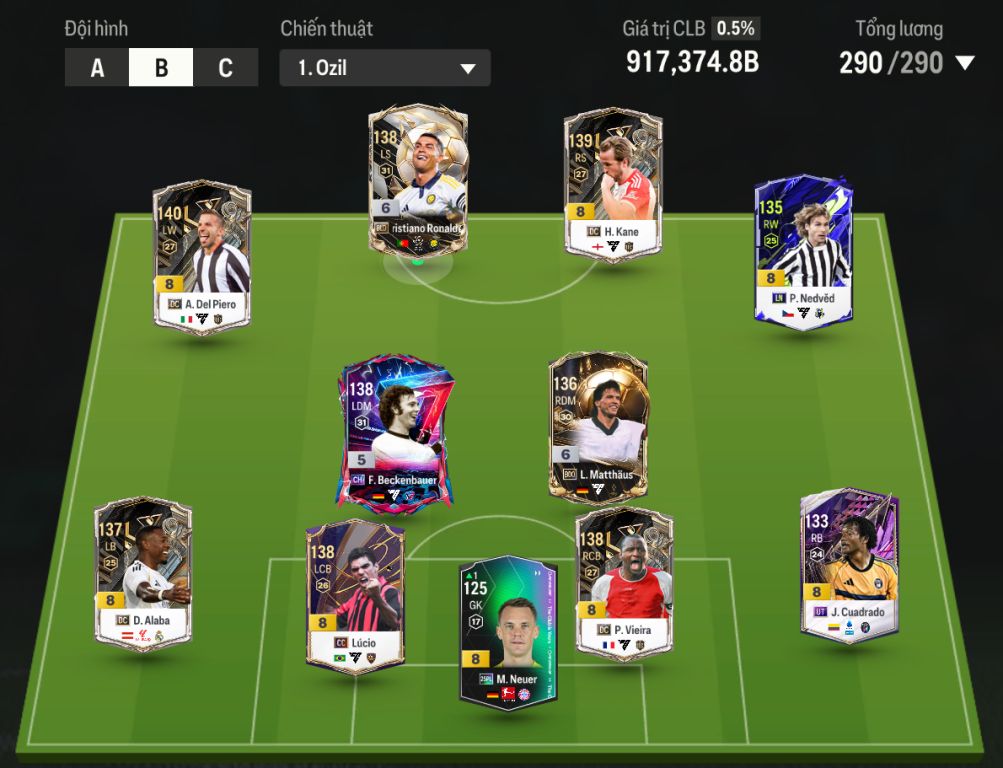Switch to squad tab A
This screenshot has height=768, width=1003.
pos(97,68)
